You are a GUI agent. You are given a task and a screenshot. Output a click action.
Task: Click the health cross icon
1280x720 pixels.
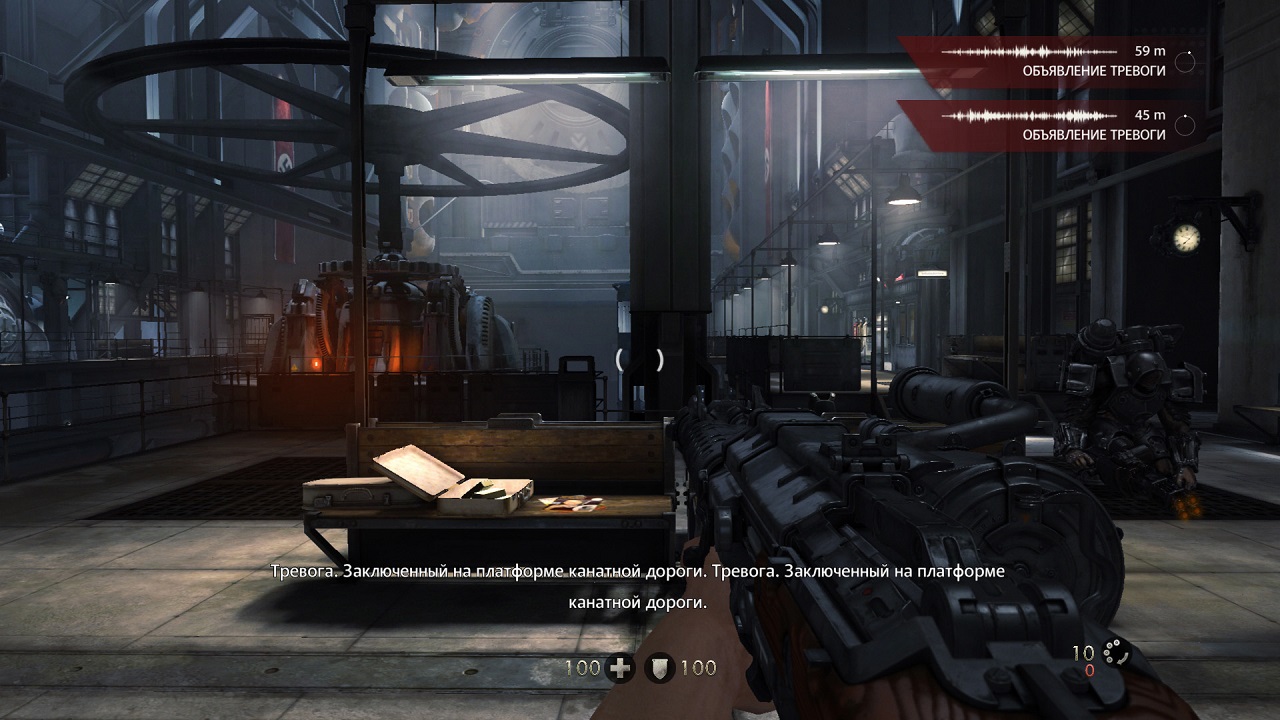coord(620,668)
